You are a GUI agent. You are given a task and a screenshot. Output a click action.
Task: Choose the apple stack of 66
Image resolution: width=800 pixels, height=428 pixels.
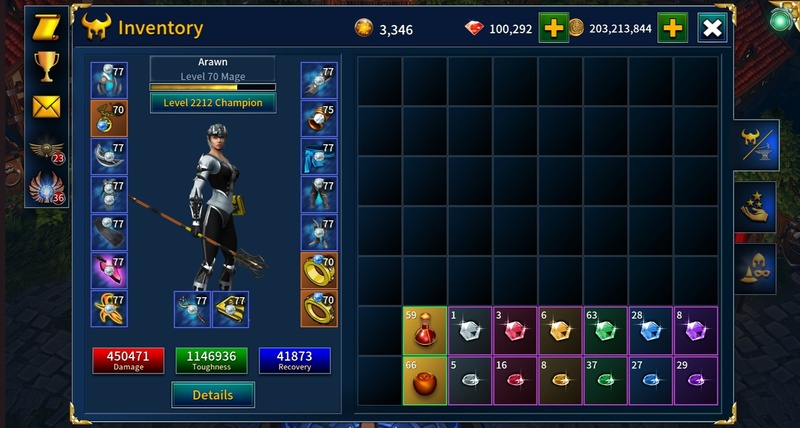(x=425, y=381)
